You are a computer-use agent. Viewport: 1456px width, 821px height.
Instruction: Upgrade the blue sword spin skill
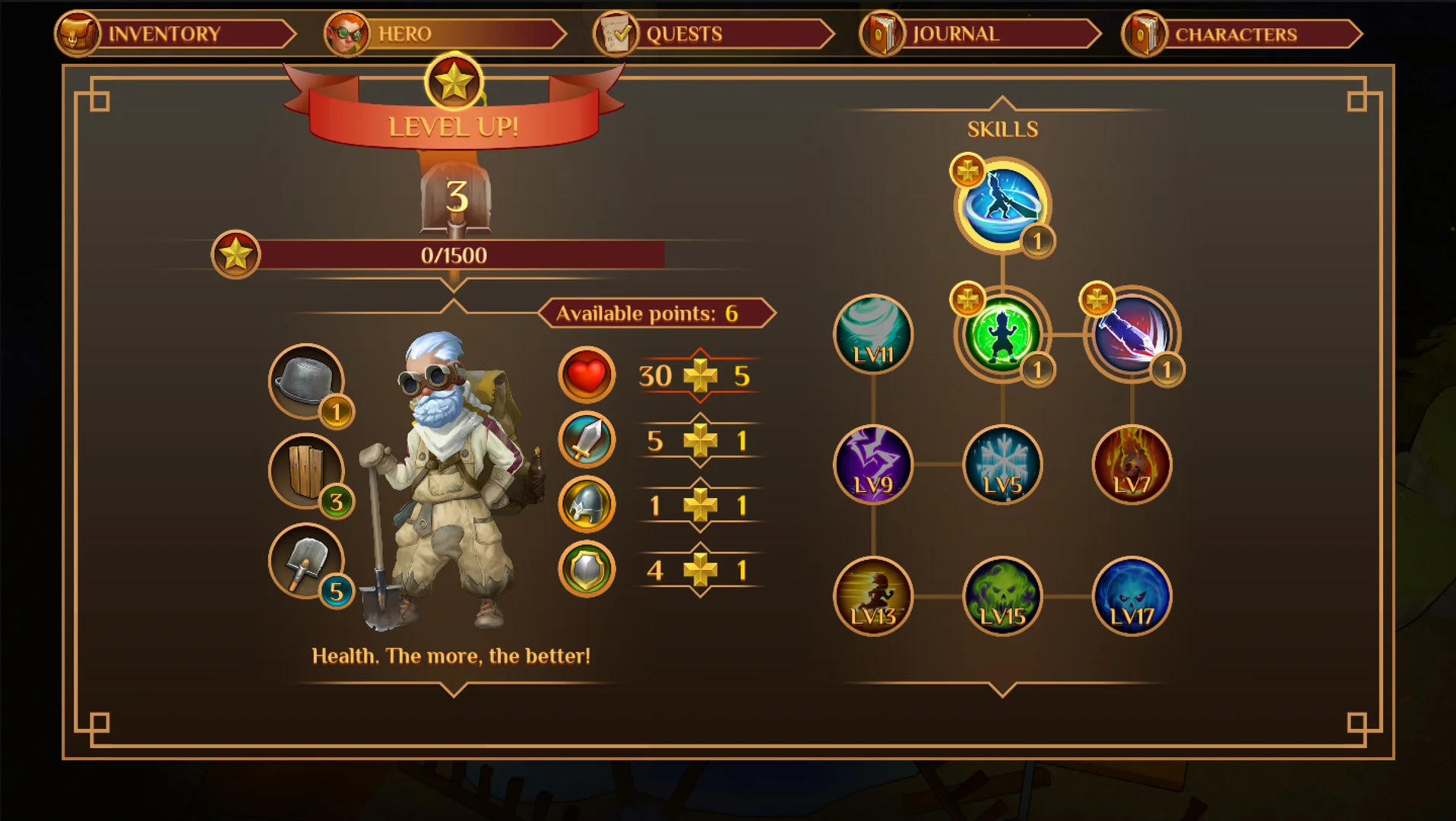point(967,170)
